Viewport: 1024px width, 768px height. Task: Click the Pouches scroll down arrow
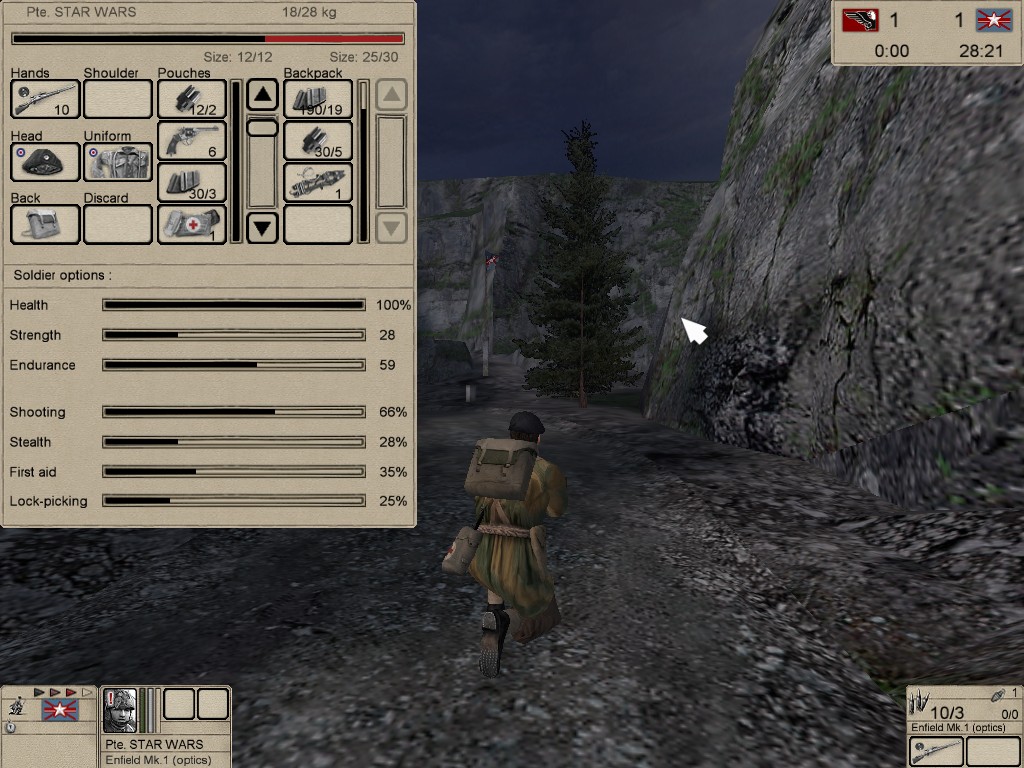262,227
